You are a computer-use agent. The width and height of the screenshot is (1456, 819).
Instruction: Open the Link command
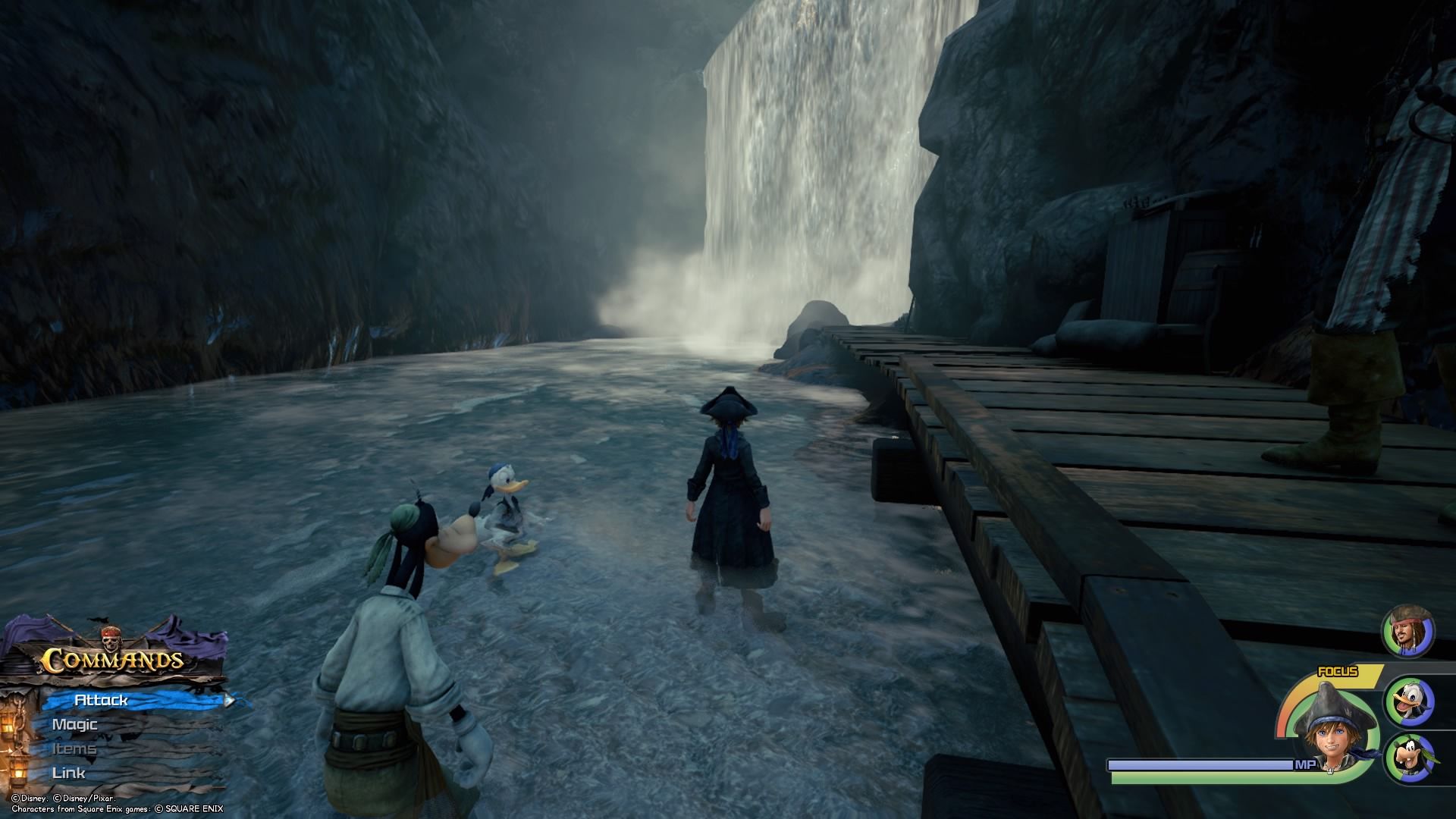point(68,773)
